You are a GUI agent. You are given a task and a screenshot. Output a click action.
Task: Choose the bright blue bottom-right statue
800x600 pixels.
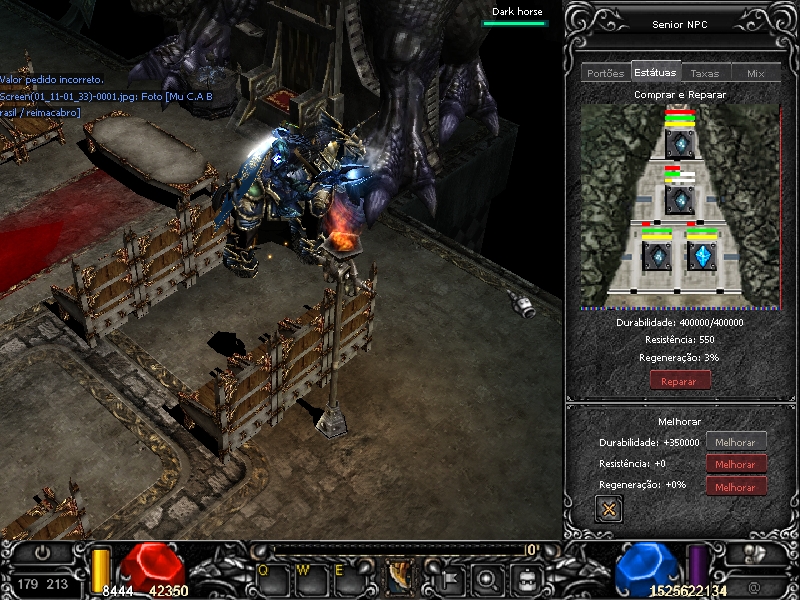[x=702, y=255]
